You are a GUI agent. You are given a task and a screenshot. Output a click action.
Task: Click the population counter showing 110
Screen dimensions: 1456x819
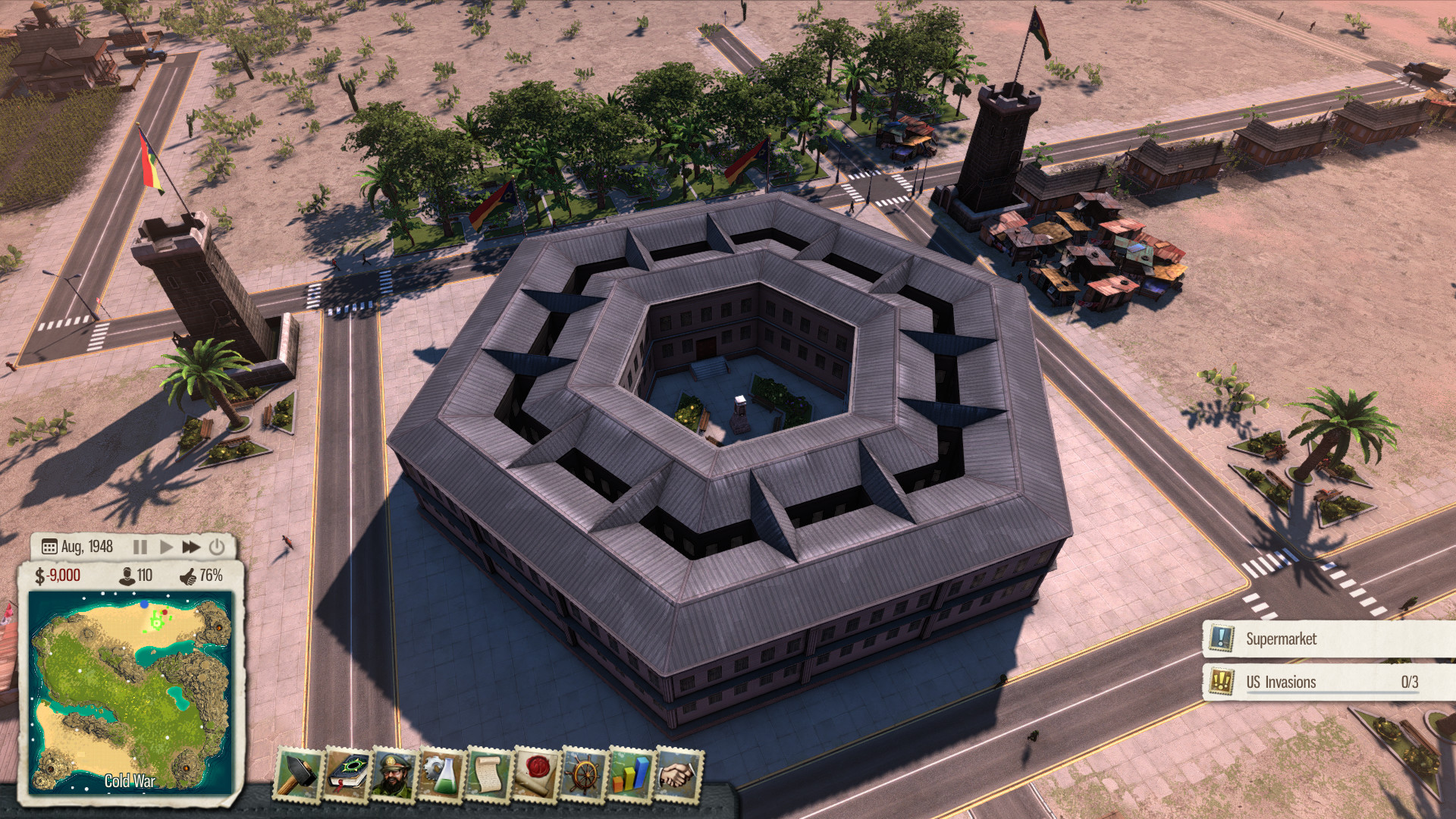click(135, 576)
